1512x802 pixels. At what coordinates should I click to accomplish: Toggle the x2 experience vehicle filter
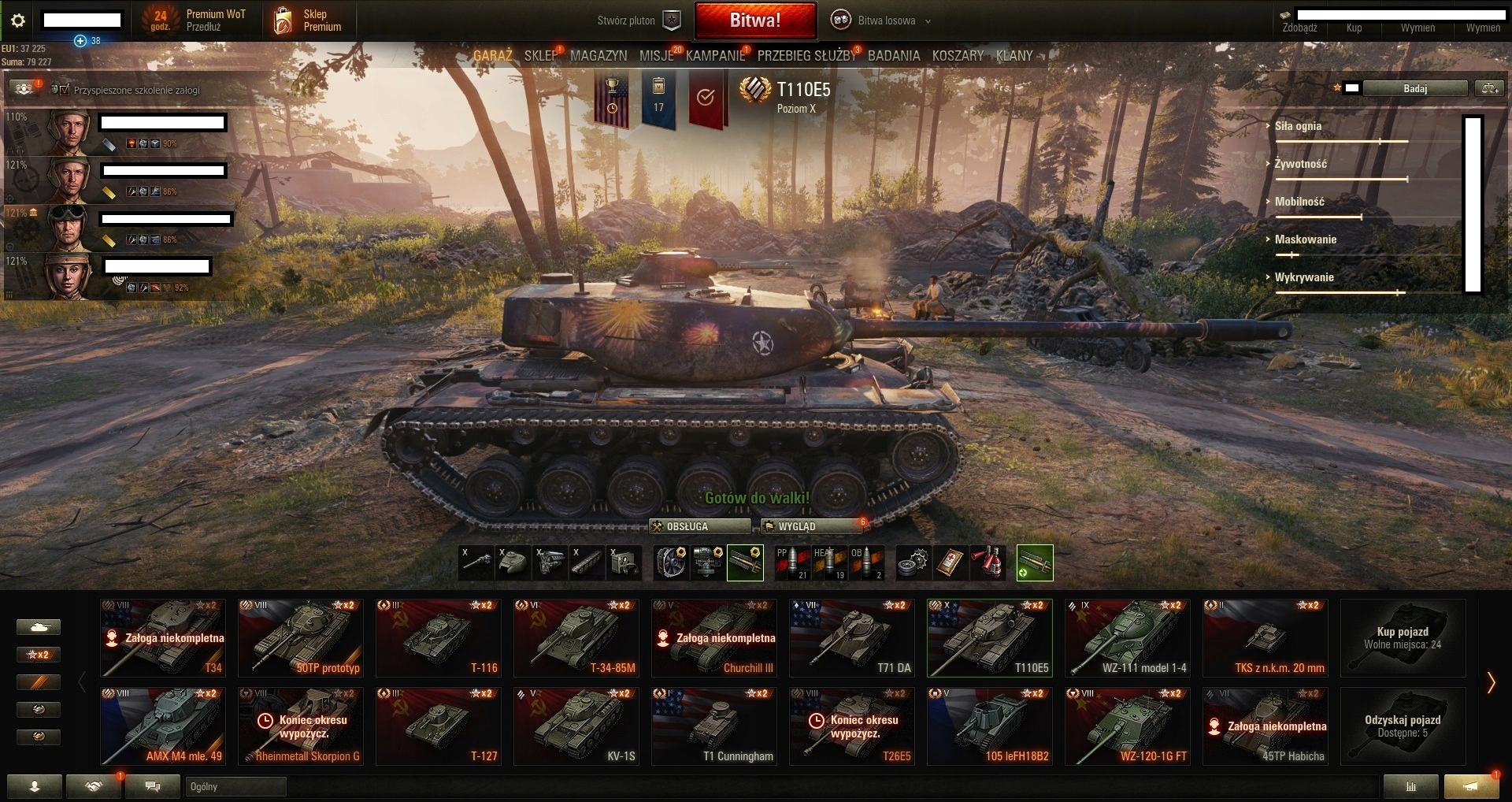click(x=39, y=655)
